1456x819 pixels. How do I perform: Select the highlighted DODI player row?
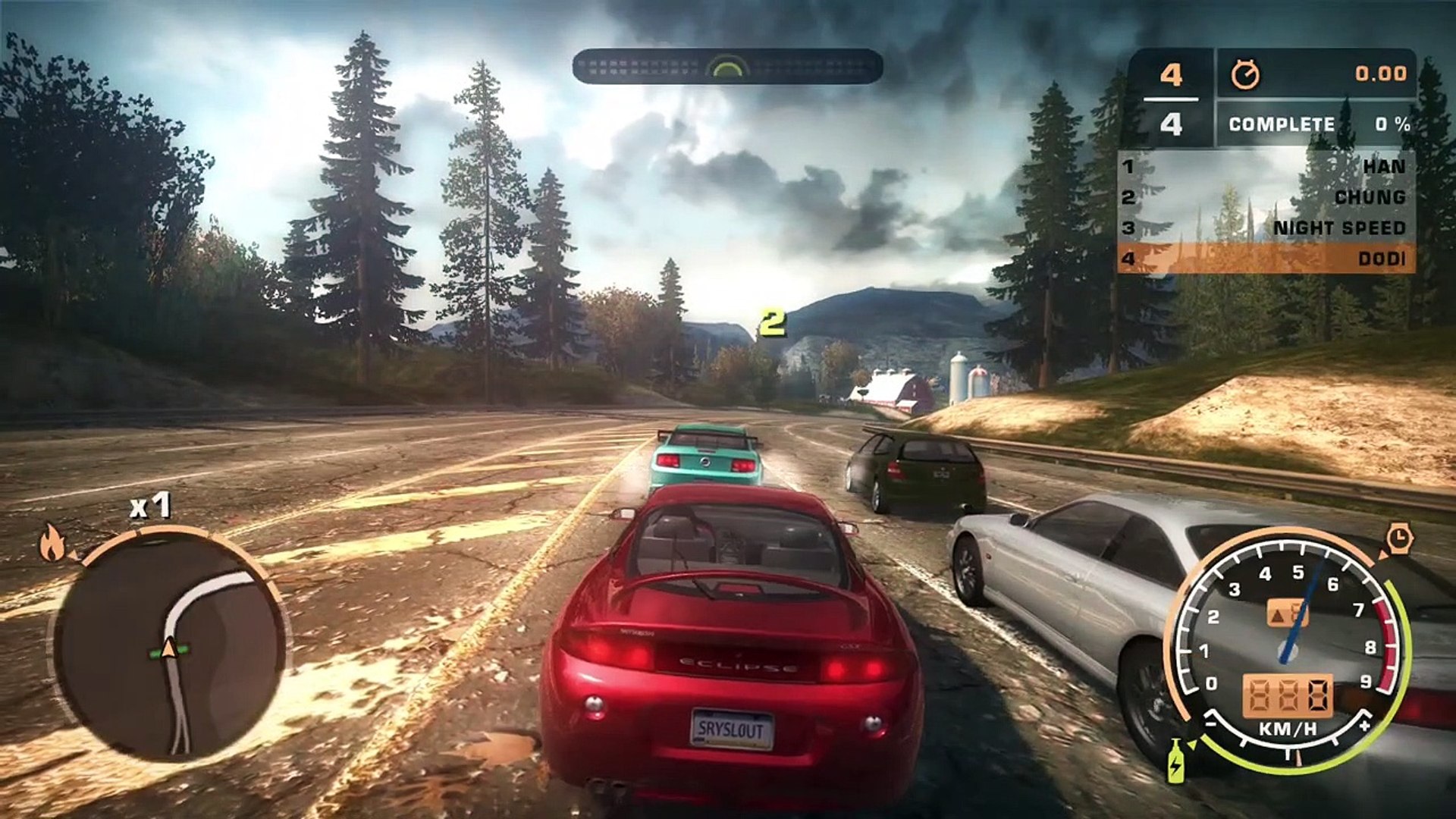(x=1265, y=259)
